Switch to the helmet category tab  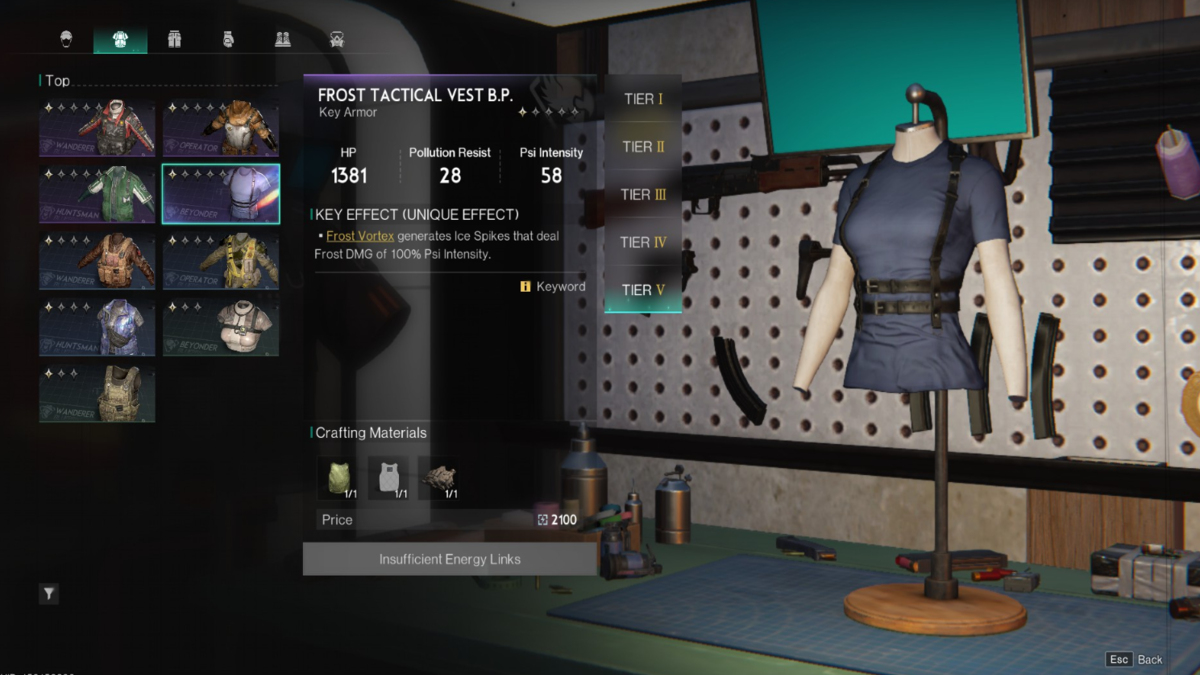[x=66, y=39]
